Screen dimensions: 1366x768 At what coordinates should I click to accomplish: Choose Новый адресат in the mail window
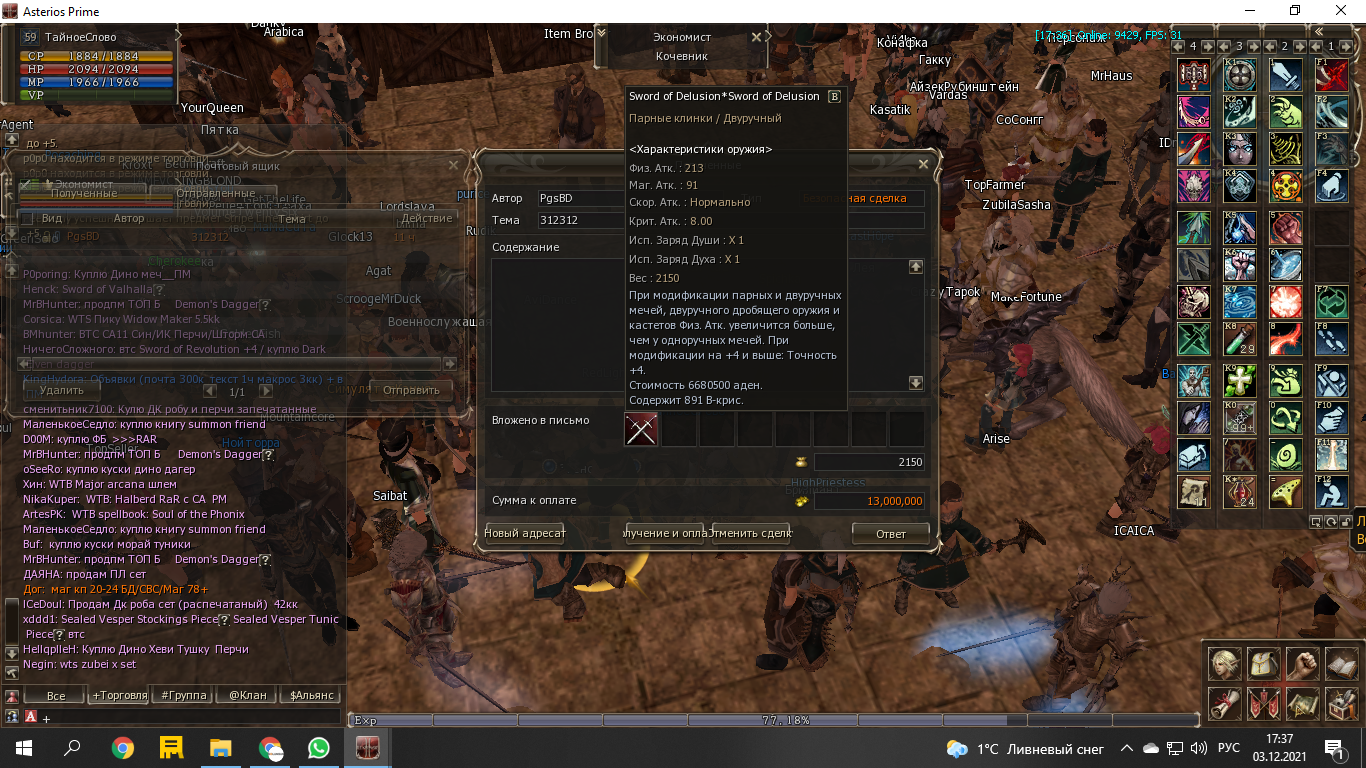[525, 533]
